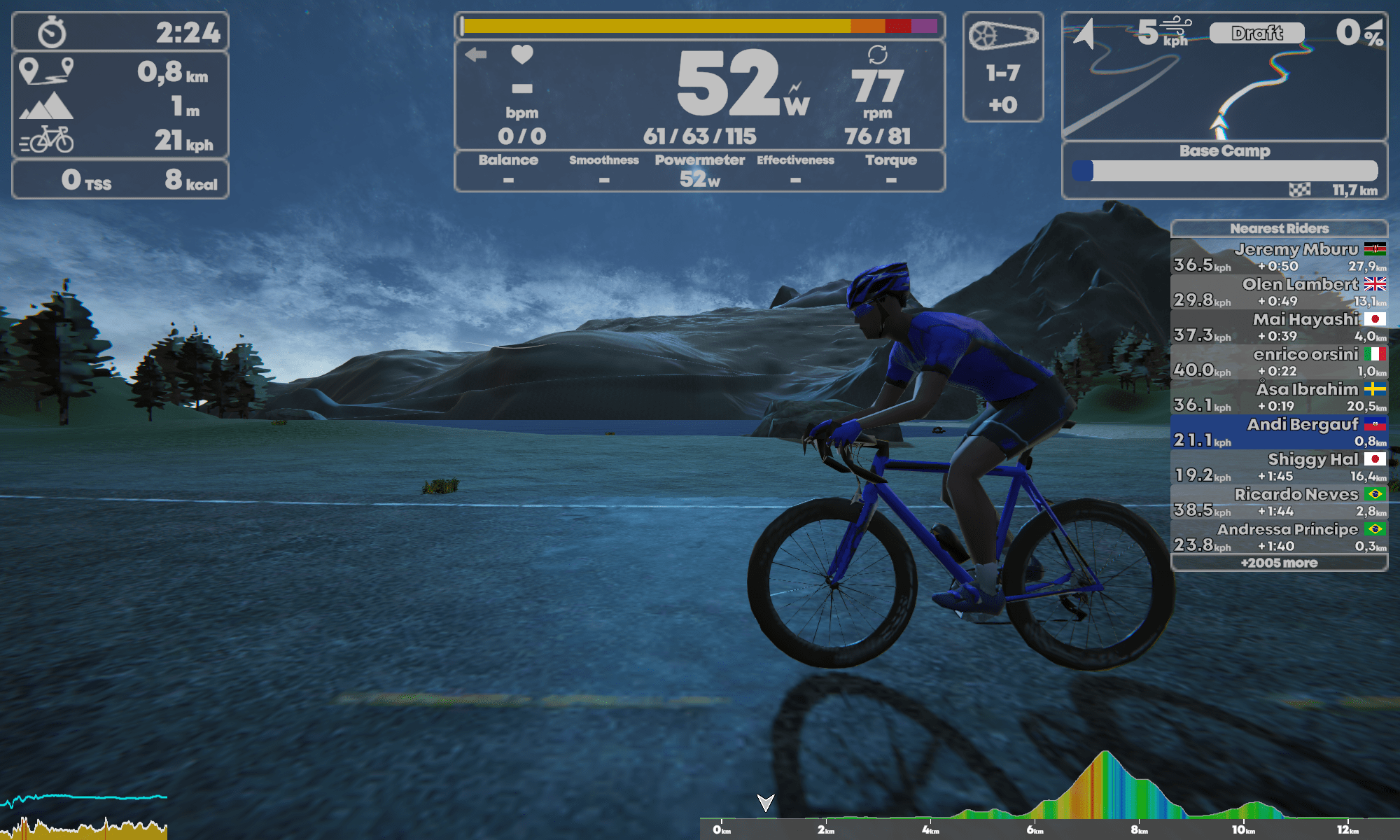Pick Åsa Ibrahim in rider list
The image size is (1400, 840).
[x=1279, y=397]
